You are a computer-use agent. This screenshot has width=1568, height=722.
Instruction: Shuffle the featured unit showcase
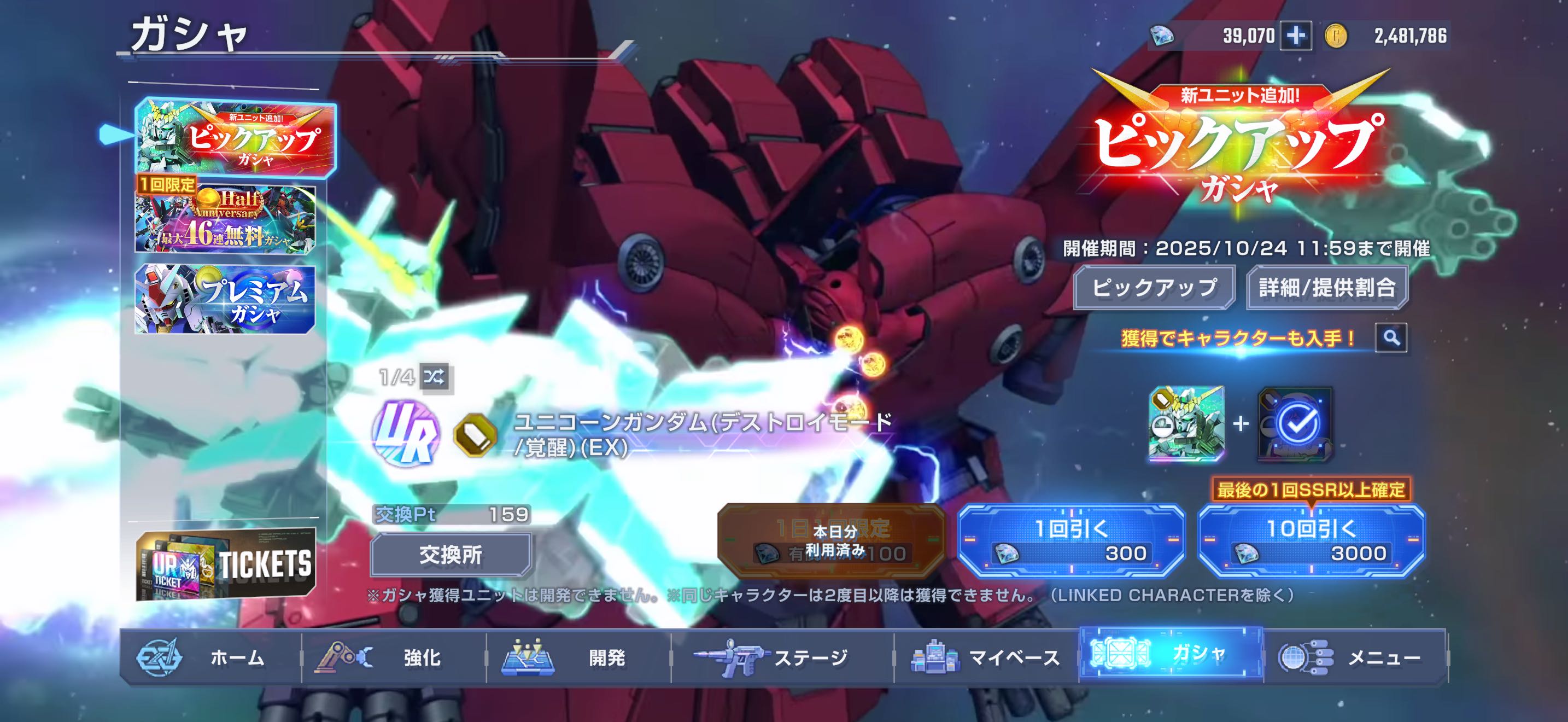click(x=435, y=377)
